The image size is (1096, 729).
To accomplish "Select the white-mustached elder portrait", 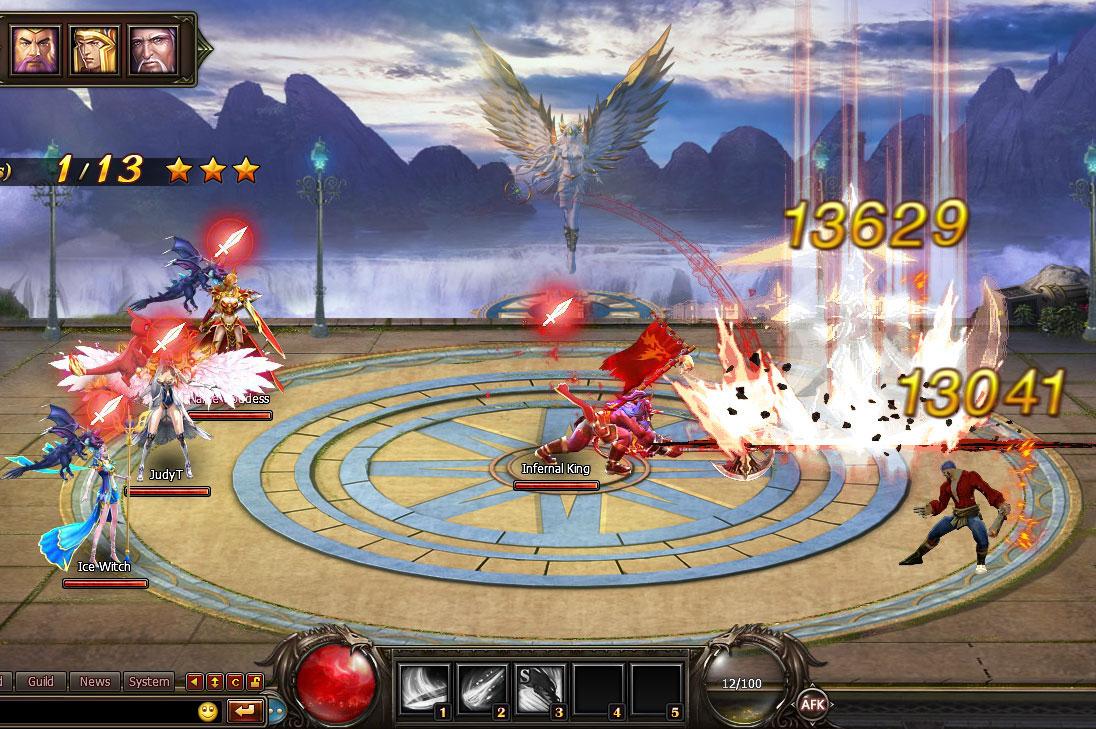I will [151, 49].
